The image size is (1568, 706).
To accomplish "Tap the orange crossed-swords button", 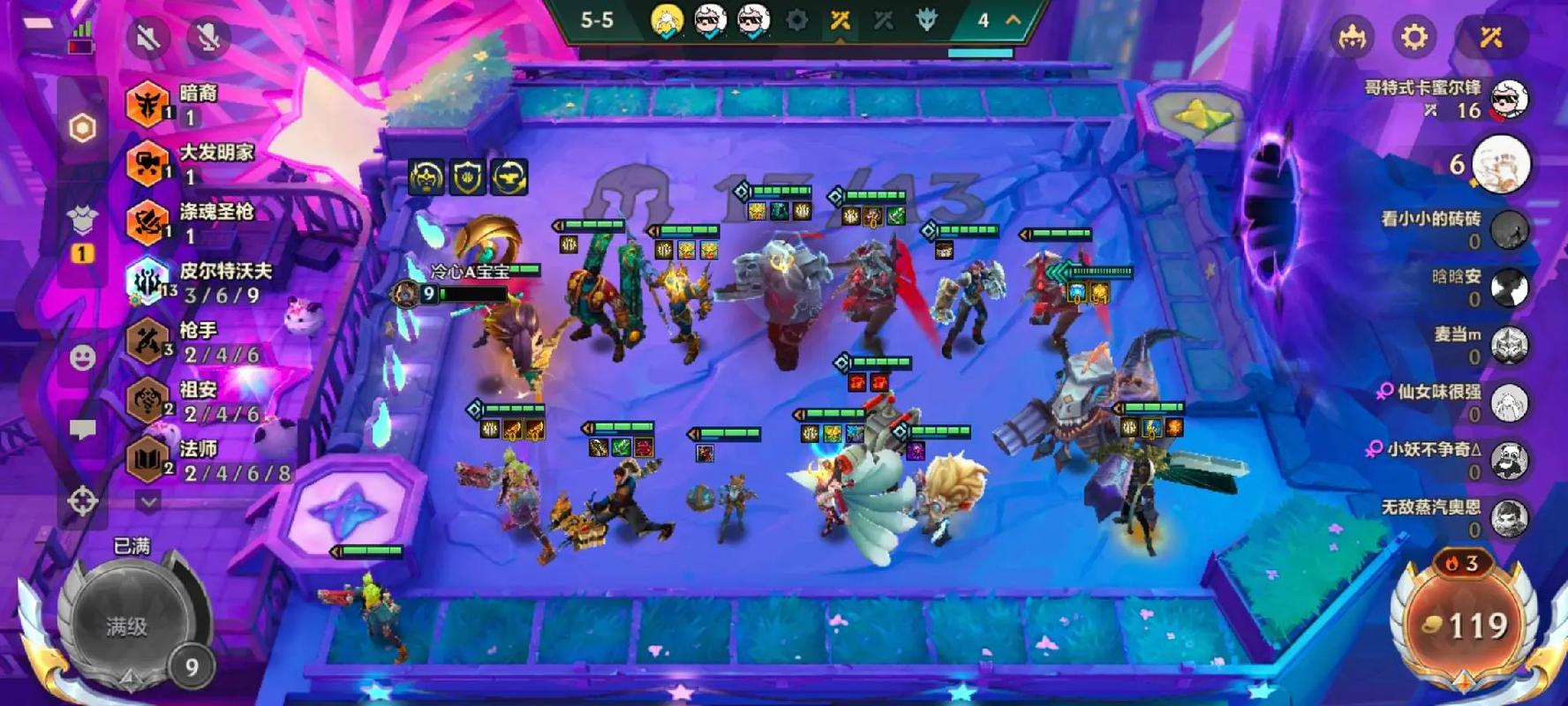I will pyautogui.click(x=1491, y=37).
